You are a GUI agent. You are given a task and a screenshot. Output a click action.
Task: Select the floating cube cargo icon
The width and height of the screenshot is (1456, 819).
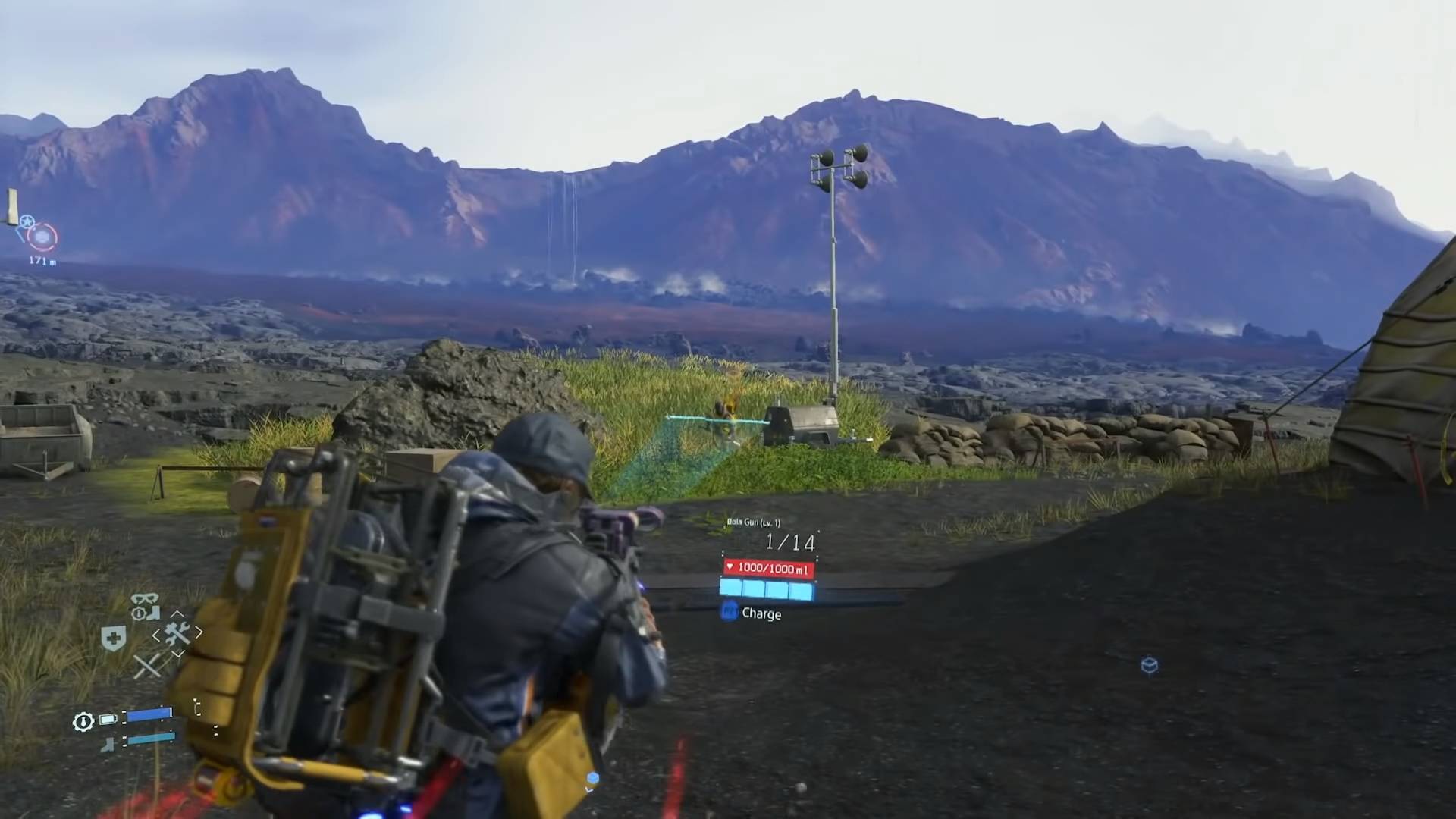(1150, 666)
